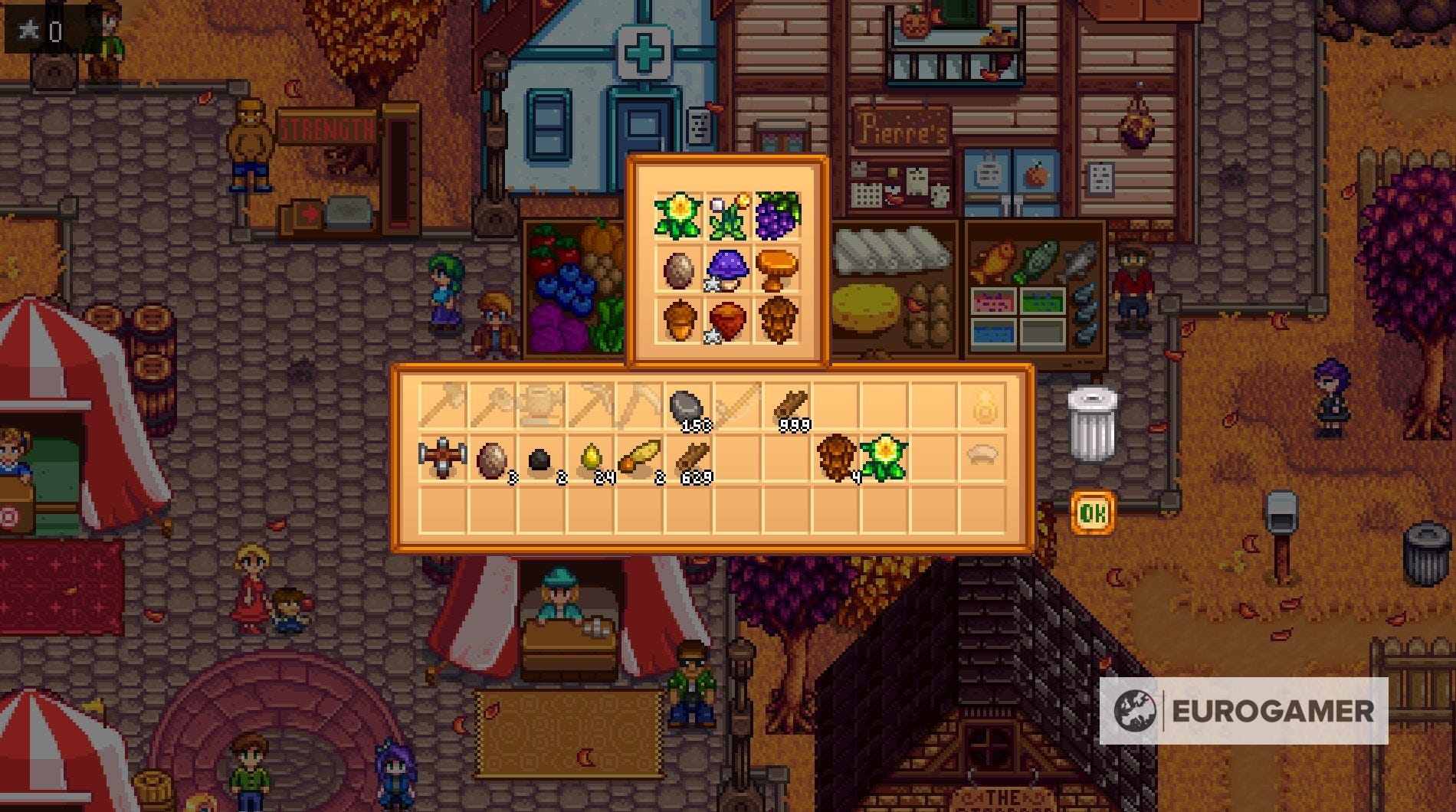1456x812 pixels.
Task: Select the star-quality chestnut in the display
Action: click(727, 319)
